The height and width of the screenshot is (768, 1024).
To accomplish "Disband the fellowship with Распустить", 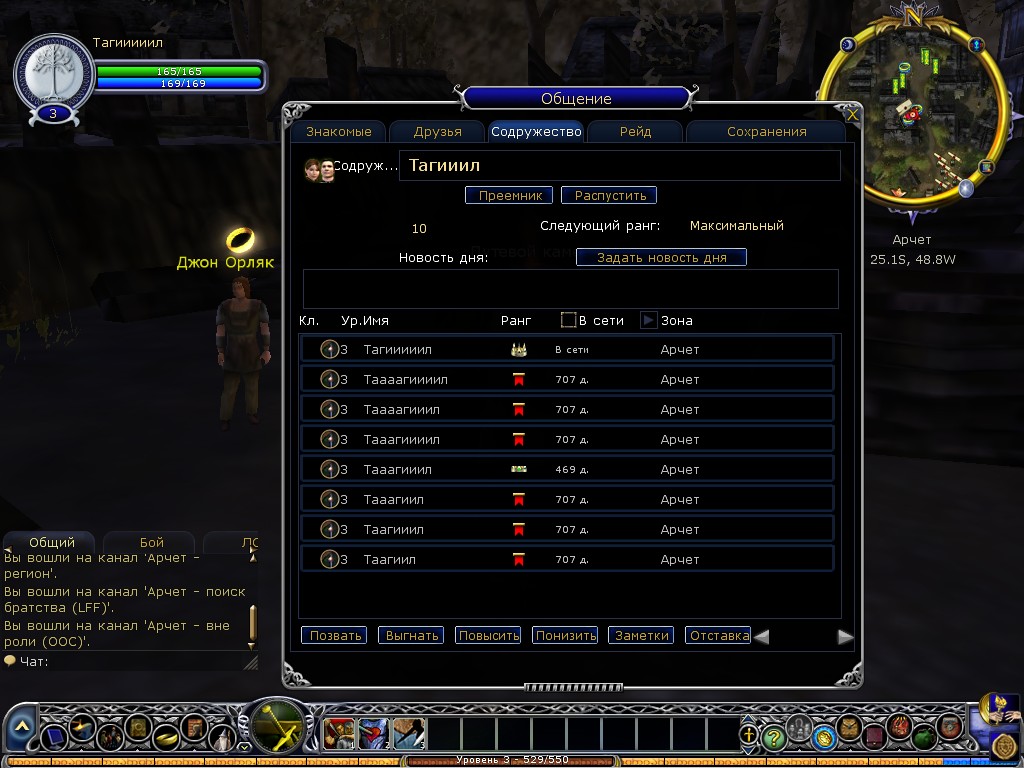I will 608,196.
